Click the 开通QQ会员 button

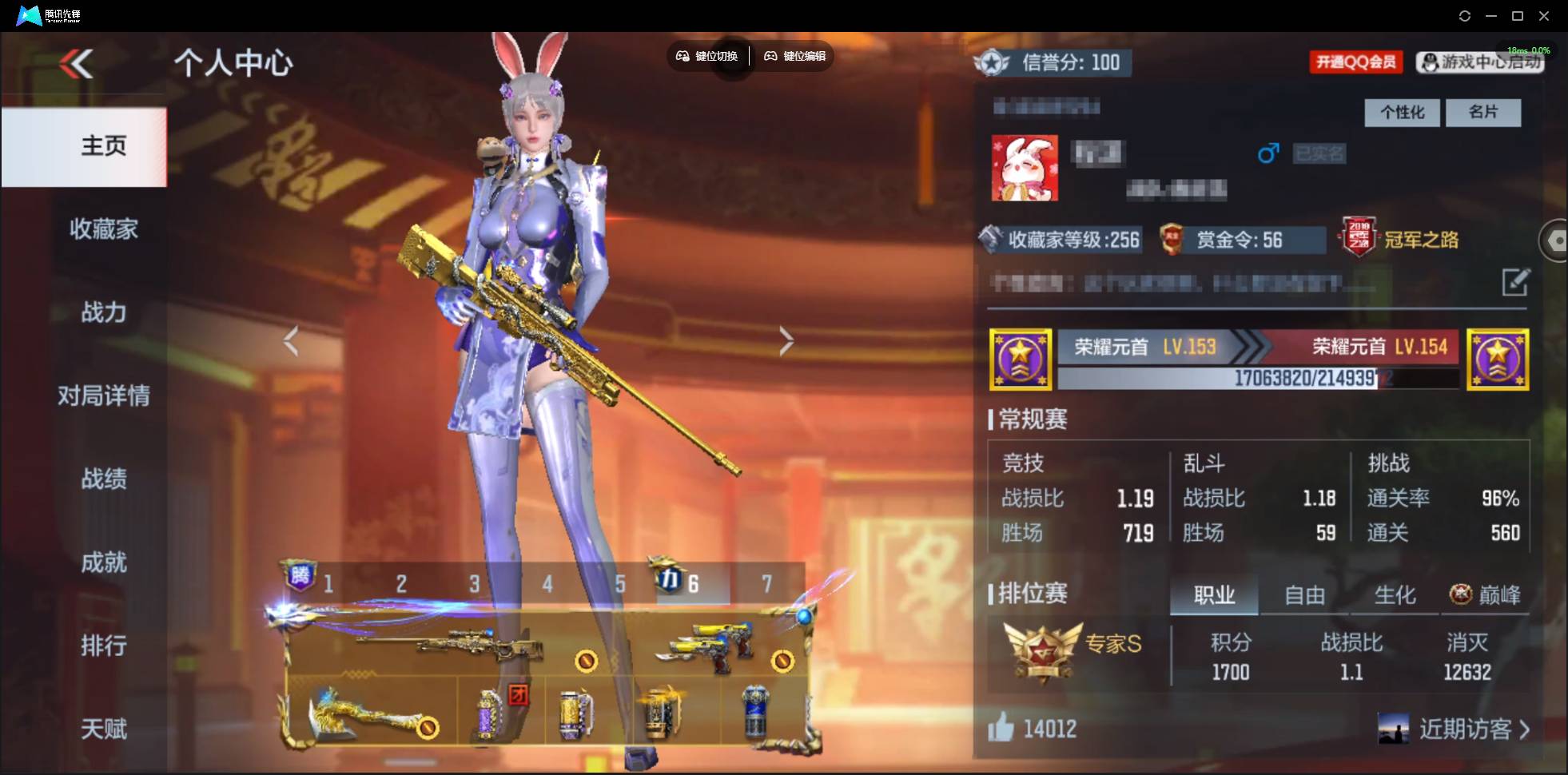1356,62
